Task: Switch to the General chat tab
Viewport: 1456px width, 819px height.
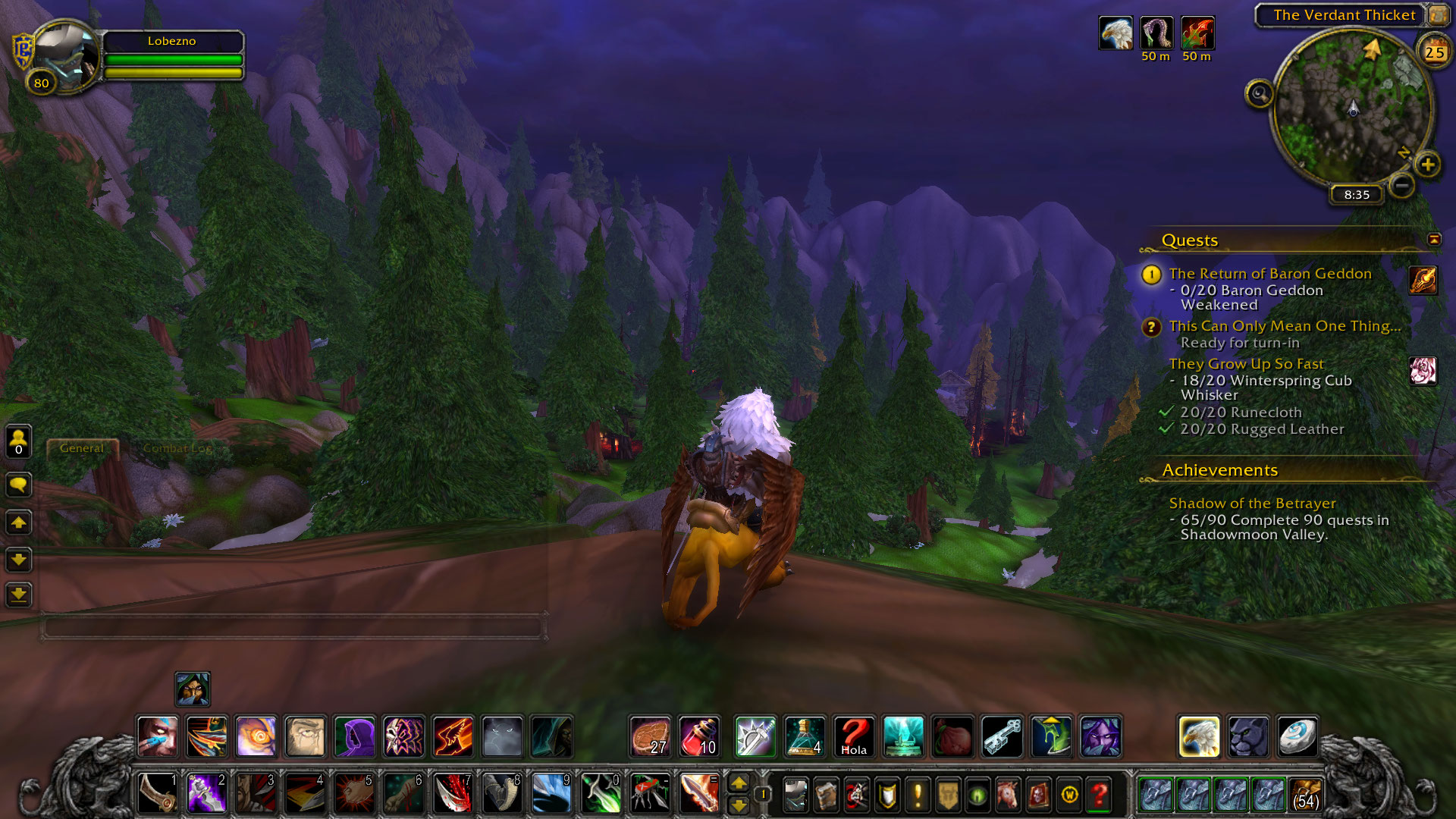Action: point(82,448)
